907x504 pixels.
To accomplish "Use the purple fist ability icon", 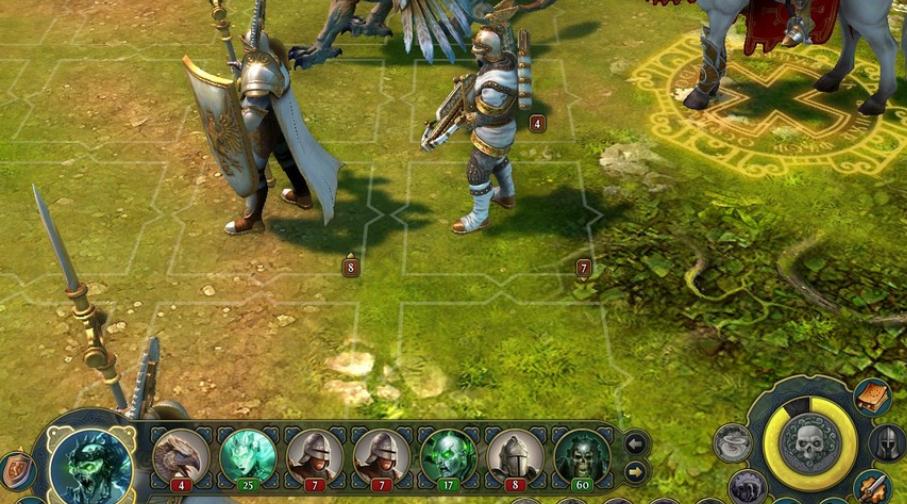I will point(746,487).
